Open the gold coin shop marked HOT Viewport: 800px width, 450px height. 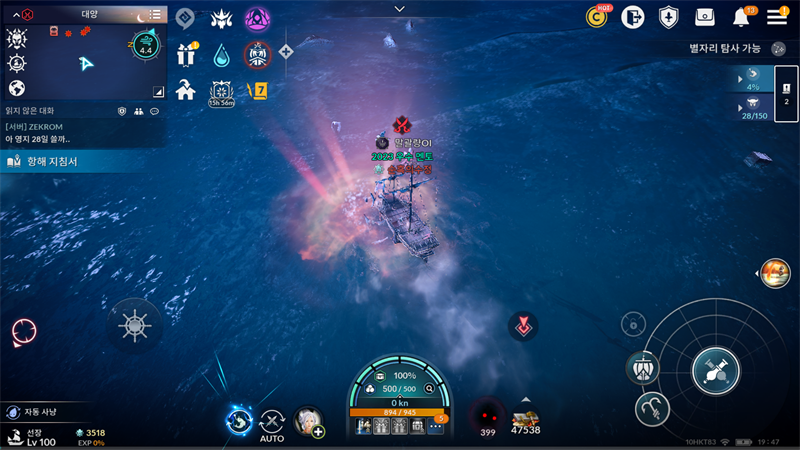598,16
